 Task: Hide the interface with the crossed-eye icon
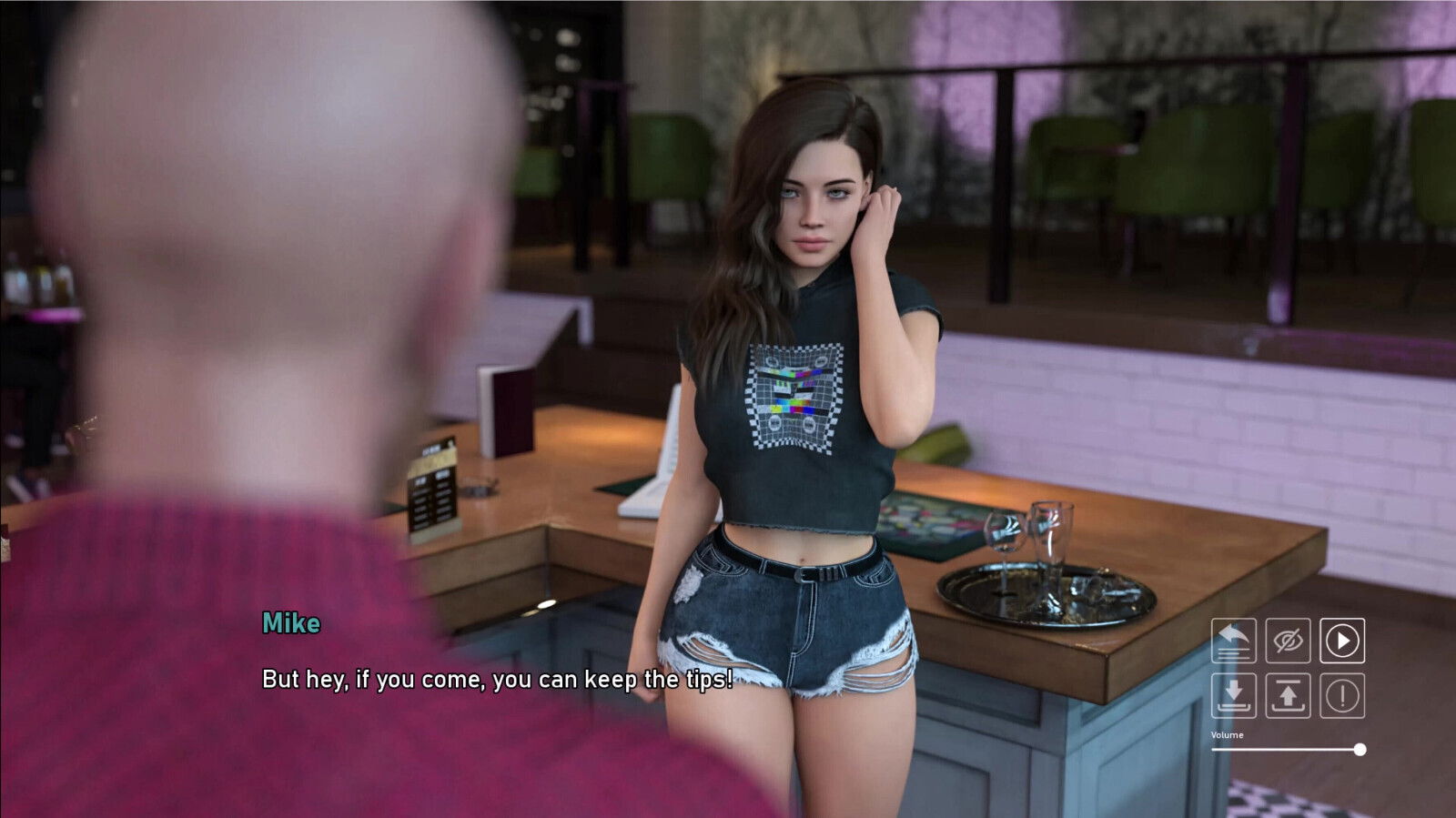coord(1288,641)
